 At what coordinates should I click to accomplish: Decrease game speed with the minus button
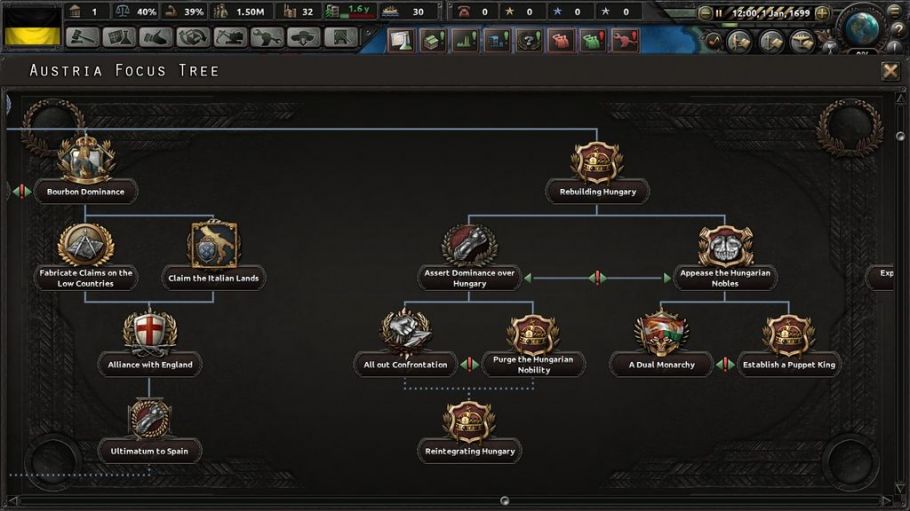point(706,13)
